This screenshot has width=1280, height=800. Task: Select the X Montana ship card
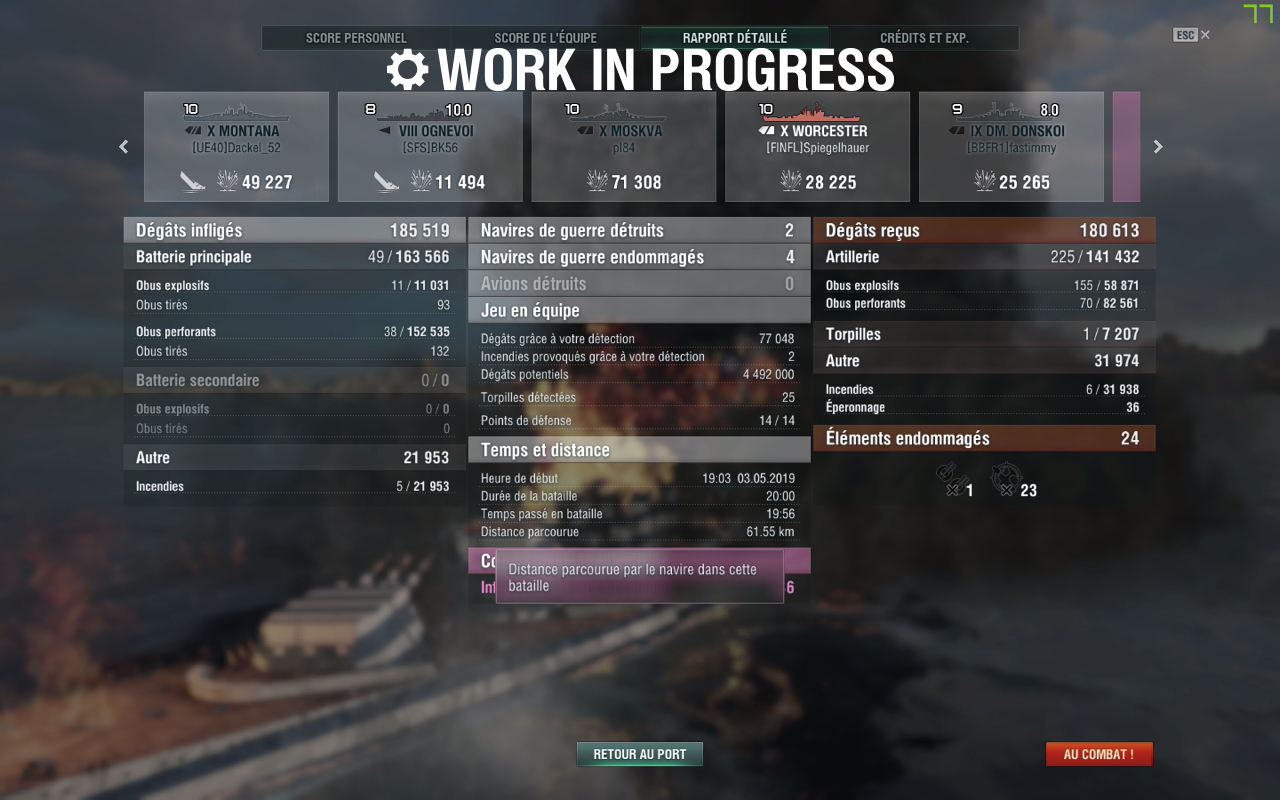(x=236, y=147)
